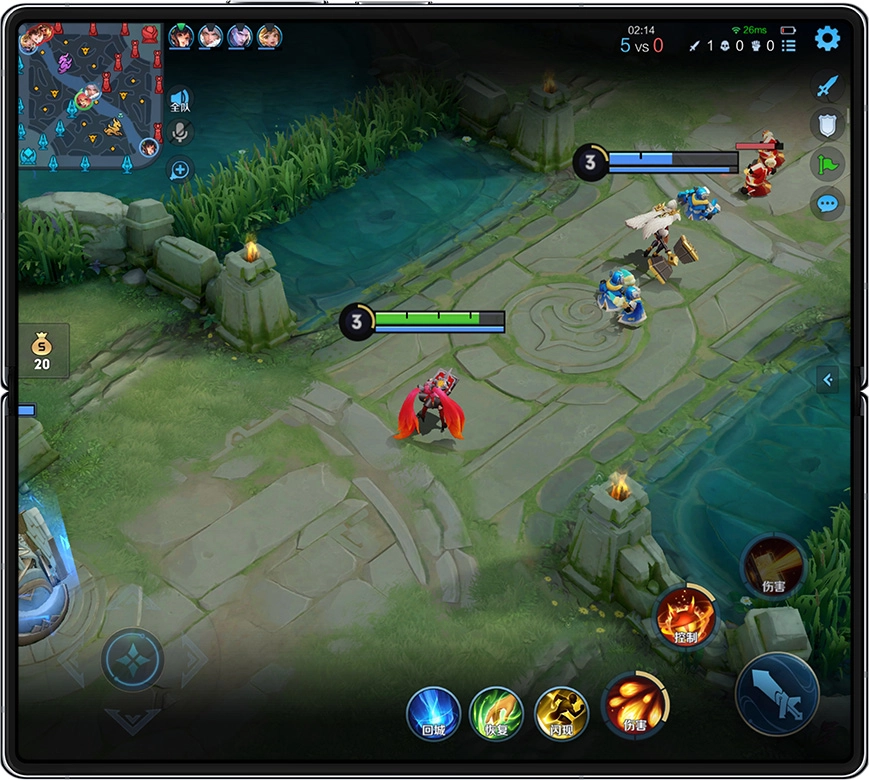The height and width of the screenshot is (780, 869).
Task: Open the settings gear menu
Action: click(x=827, y=39)
